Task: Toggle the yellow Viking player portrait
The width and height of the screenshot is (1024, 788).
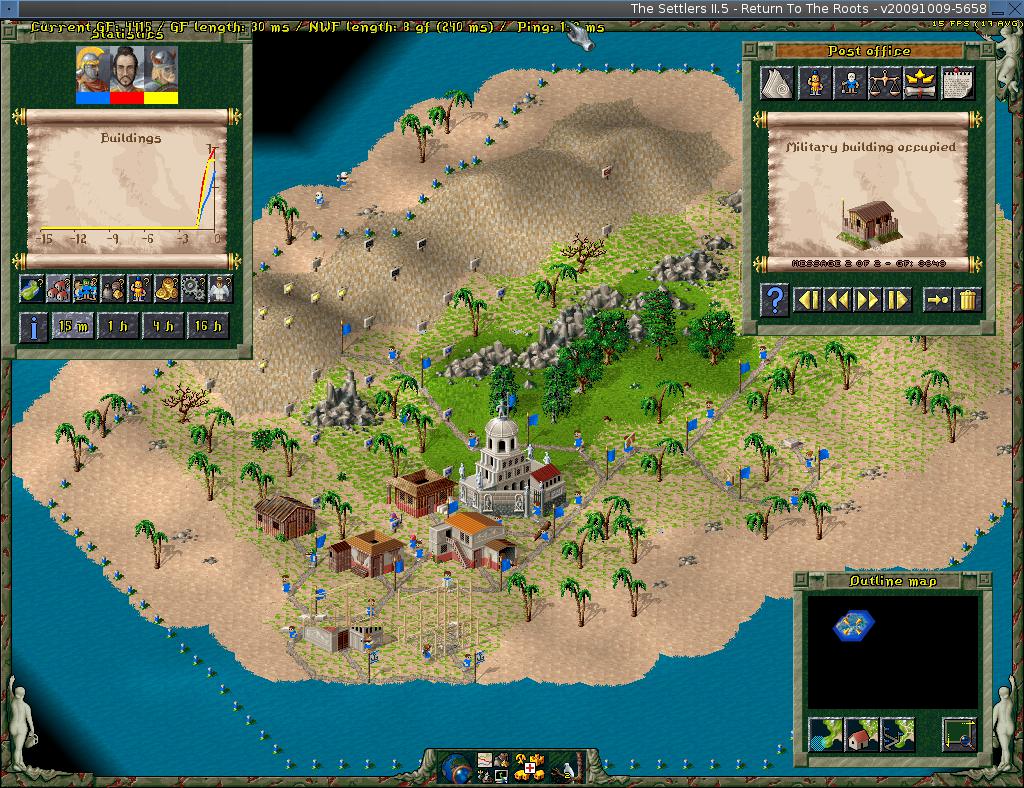Action: [161, 74]
